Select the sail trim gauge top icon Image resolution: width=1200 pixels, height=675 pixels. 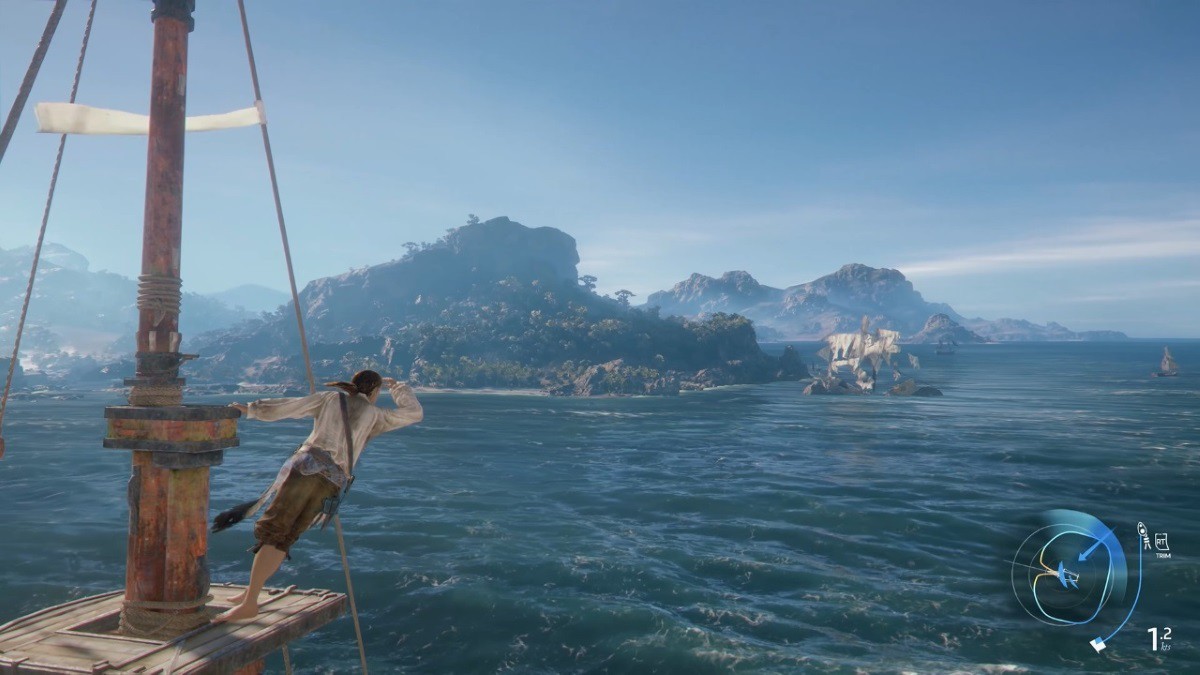pyautogui.click(x=1142, y=533)
